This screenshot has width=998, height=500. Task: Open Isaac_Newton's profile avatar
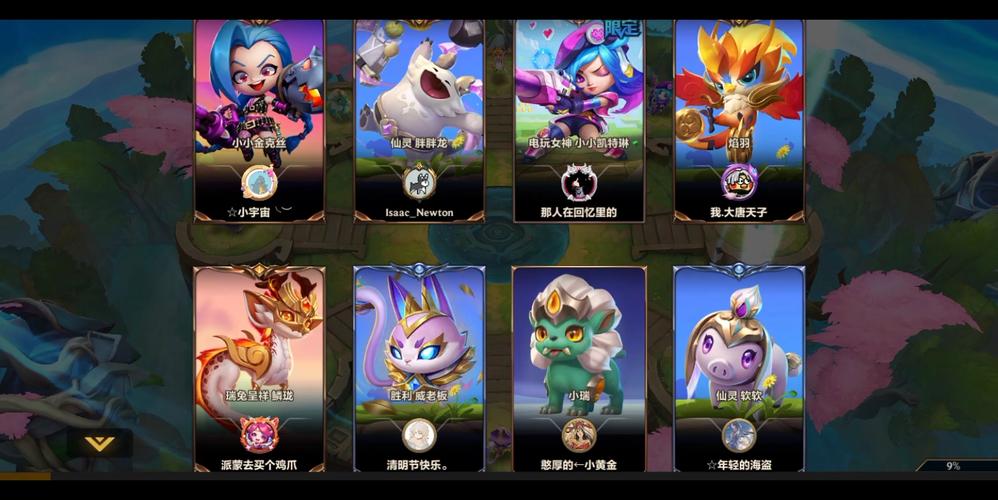click(x=419, y=182)
